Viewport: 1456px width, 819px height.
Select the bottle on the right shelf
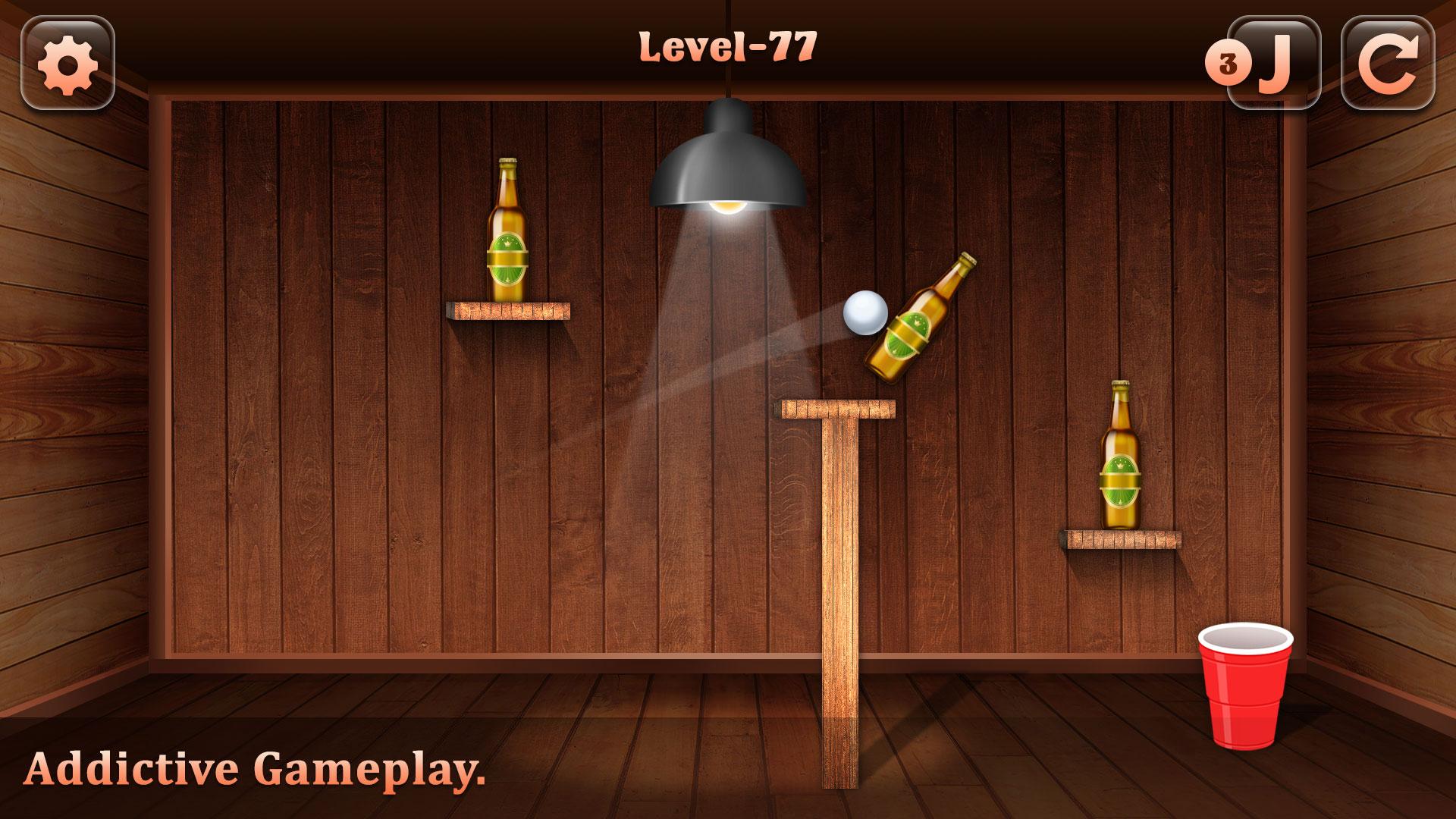point(1120,455)
